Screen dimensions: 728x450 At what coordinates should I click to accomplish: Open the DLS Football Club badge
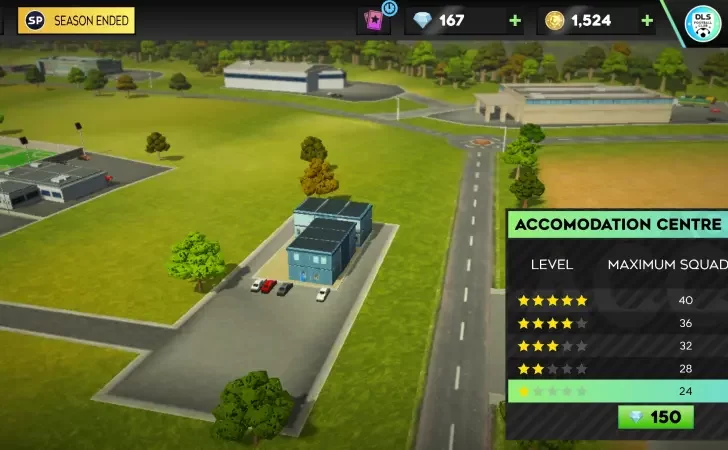coord(704,24)
